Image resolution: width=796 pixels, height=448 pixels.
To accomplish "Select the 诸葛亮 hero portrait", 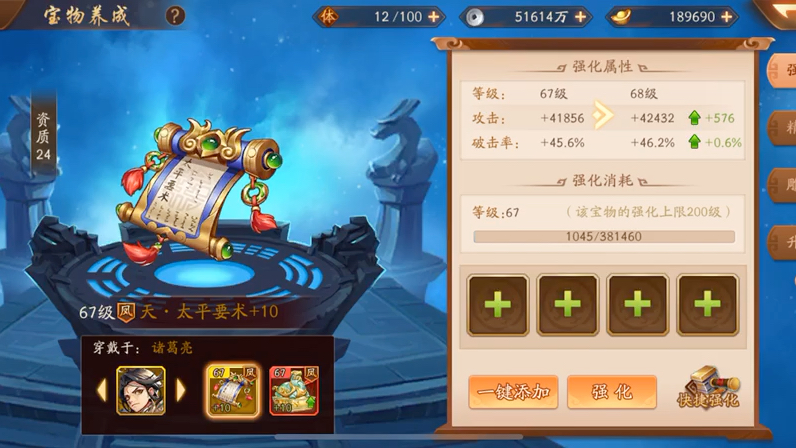I will pos(141,390).
